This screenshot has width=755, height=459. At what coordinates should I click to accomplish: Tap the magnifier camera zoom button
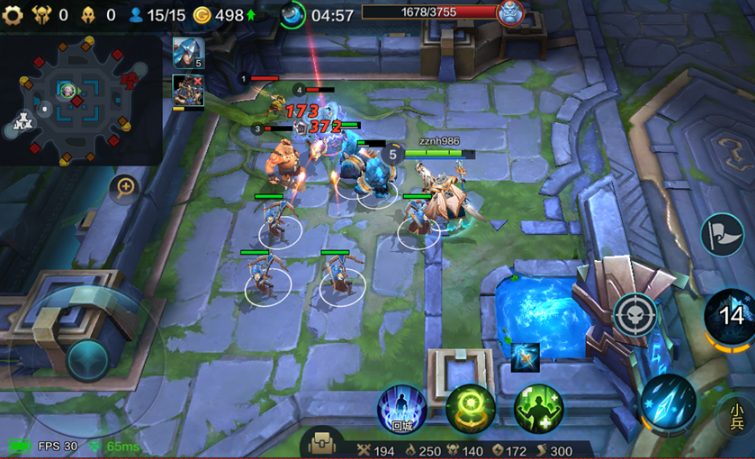[x=126, y=187]
